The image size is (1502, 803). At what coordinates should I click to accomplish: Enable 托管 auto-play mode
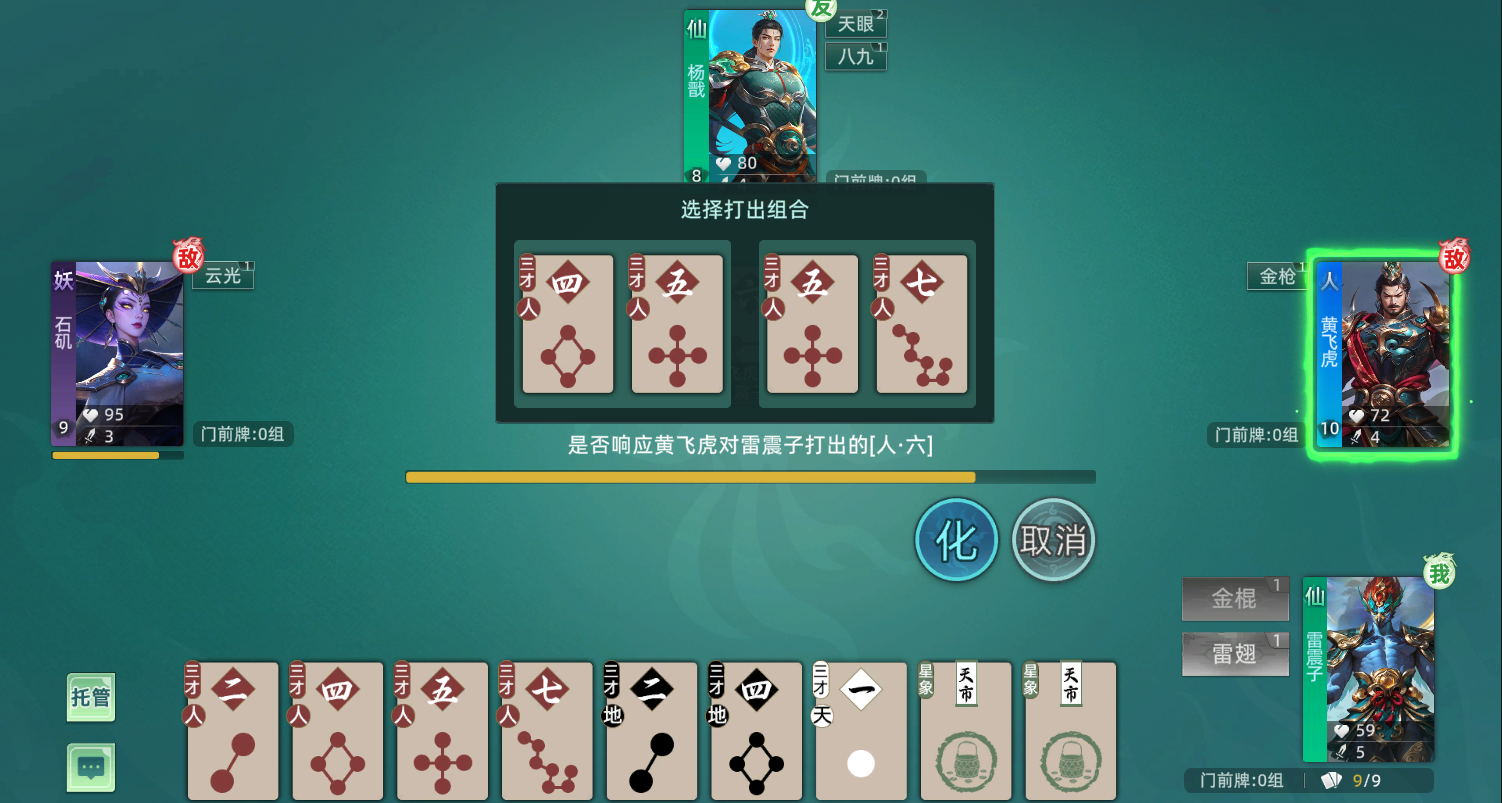[x=90, y=697]
